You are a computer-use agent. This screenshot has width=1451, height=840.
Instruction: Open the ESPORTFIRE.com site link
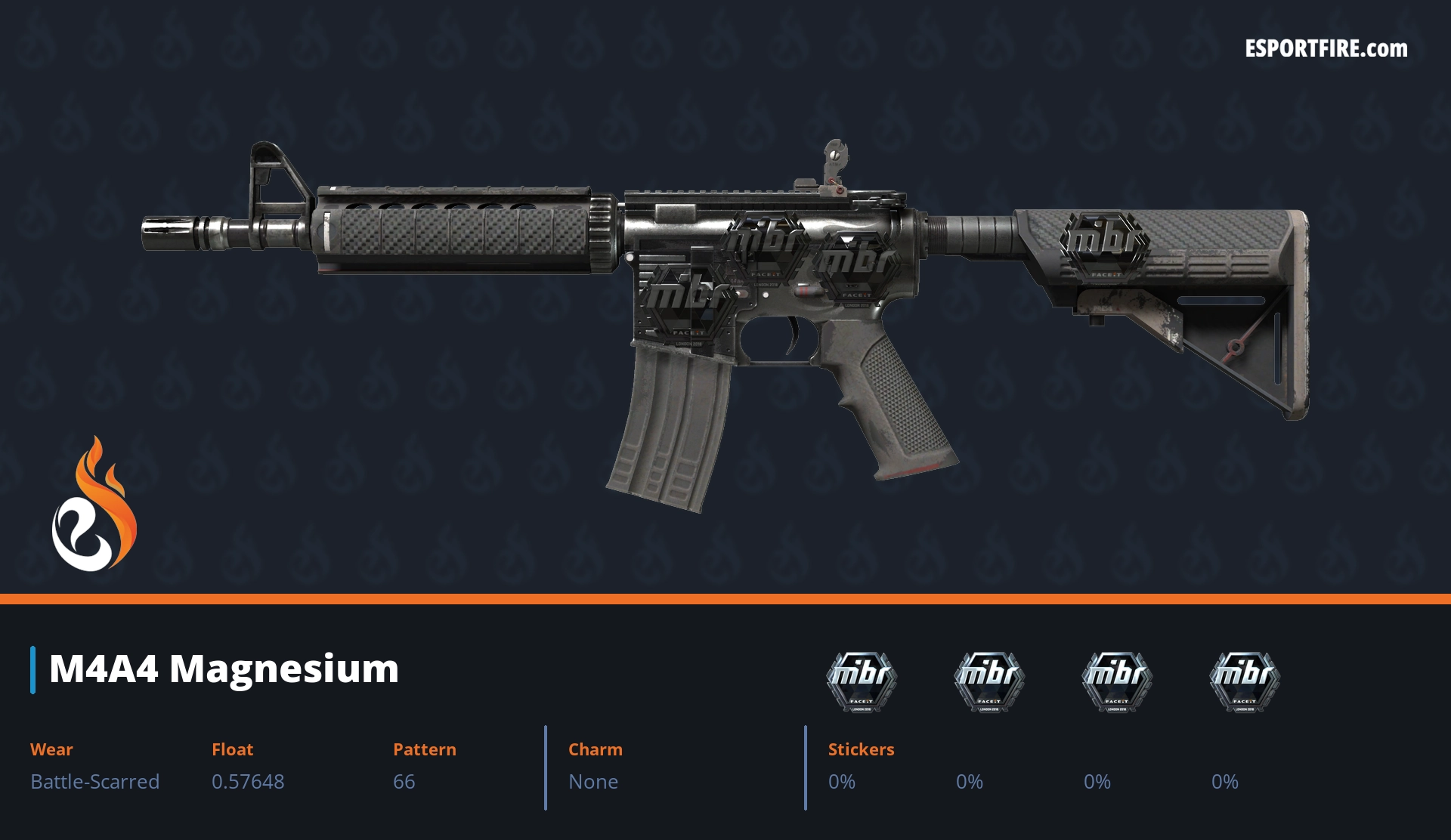coord(1326,49)
